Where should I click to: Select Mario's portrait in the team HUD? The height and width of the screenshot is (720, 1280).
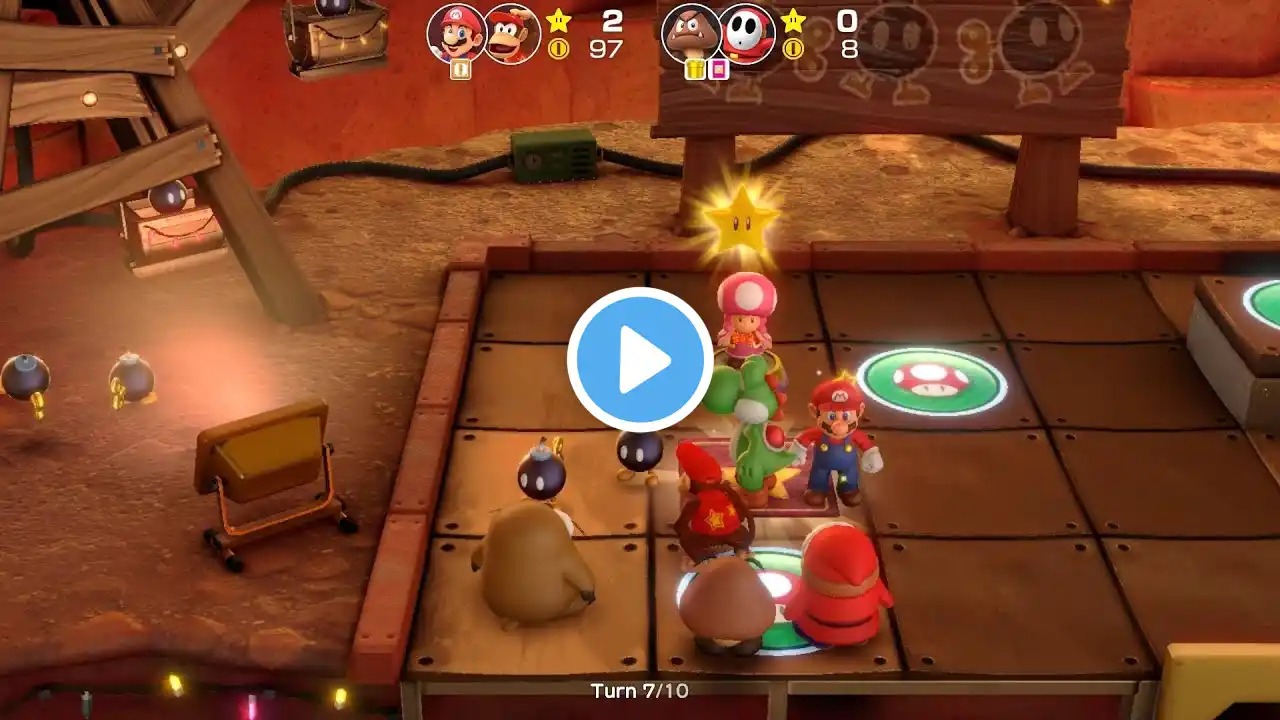click(x=456, y=32)
